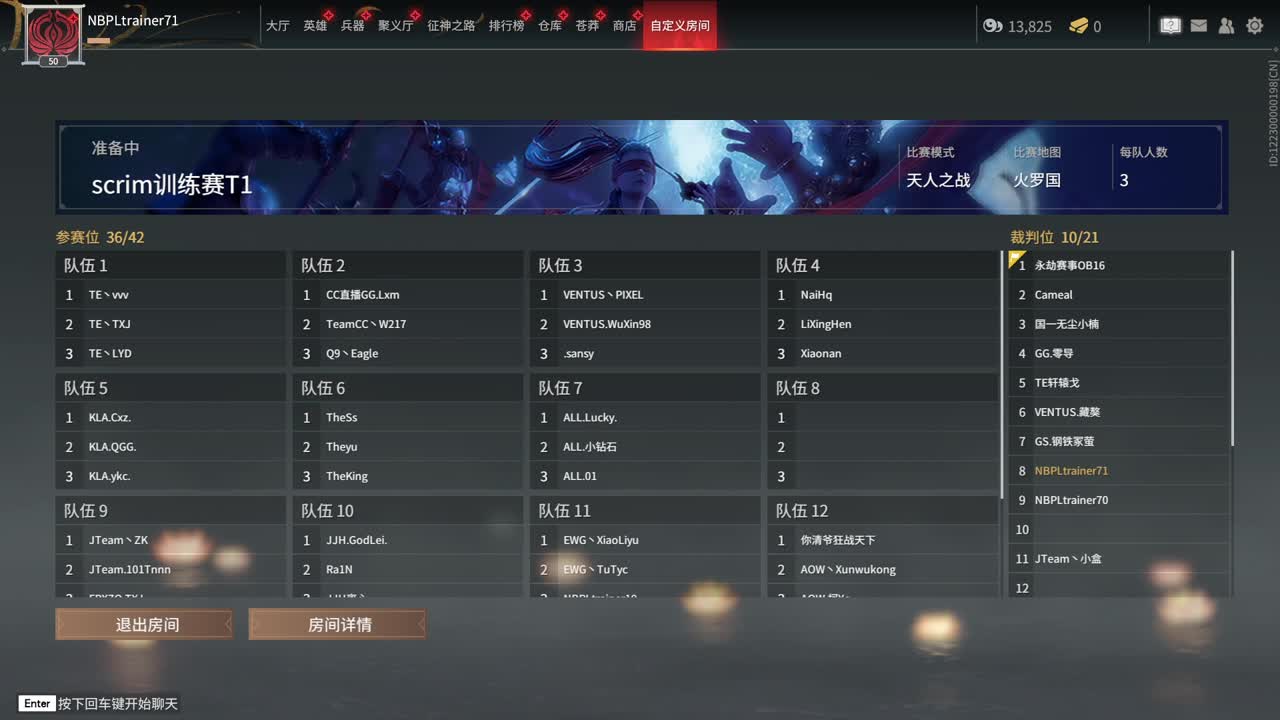Switch to the 英雄 tab
1280x720 pixels.
pyautogui.click(x=315, y=27)
